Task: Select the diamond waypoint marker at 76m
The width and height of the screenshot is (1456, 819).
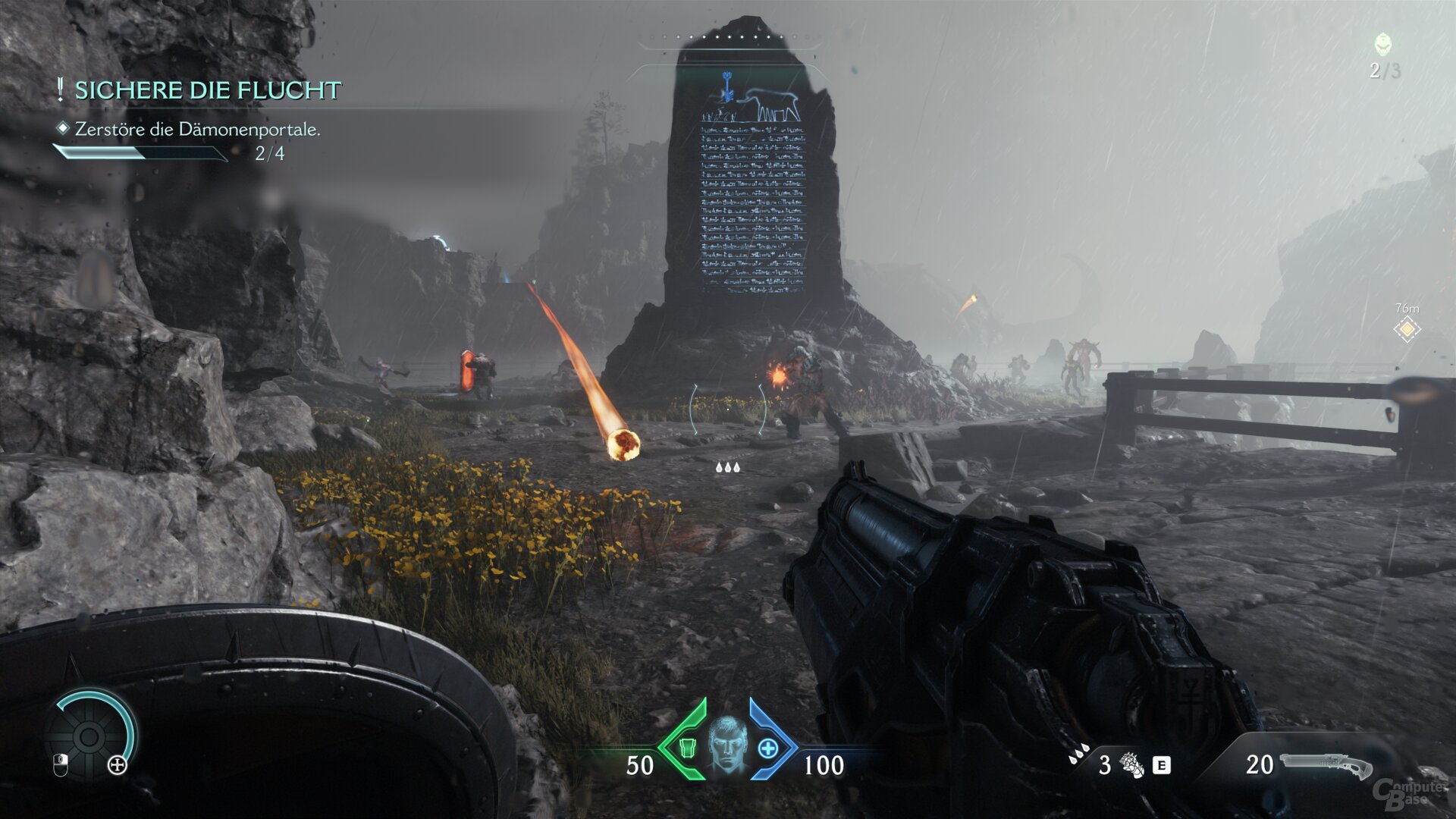Action: click(x=1407, y=329)
